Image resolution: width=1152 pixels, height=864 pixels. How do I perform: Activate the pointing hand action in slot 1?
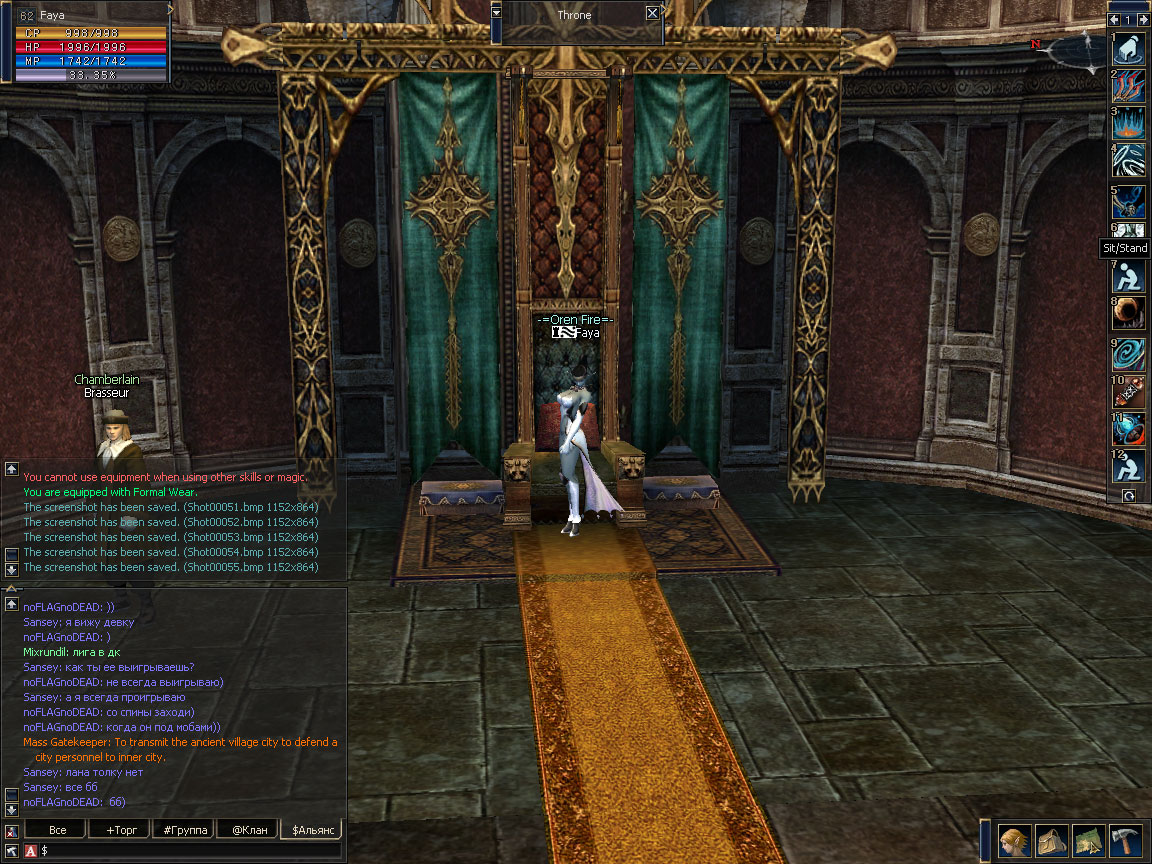tap(1129, 48)
